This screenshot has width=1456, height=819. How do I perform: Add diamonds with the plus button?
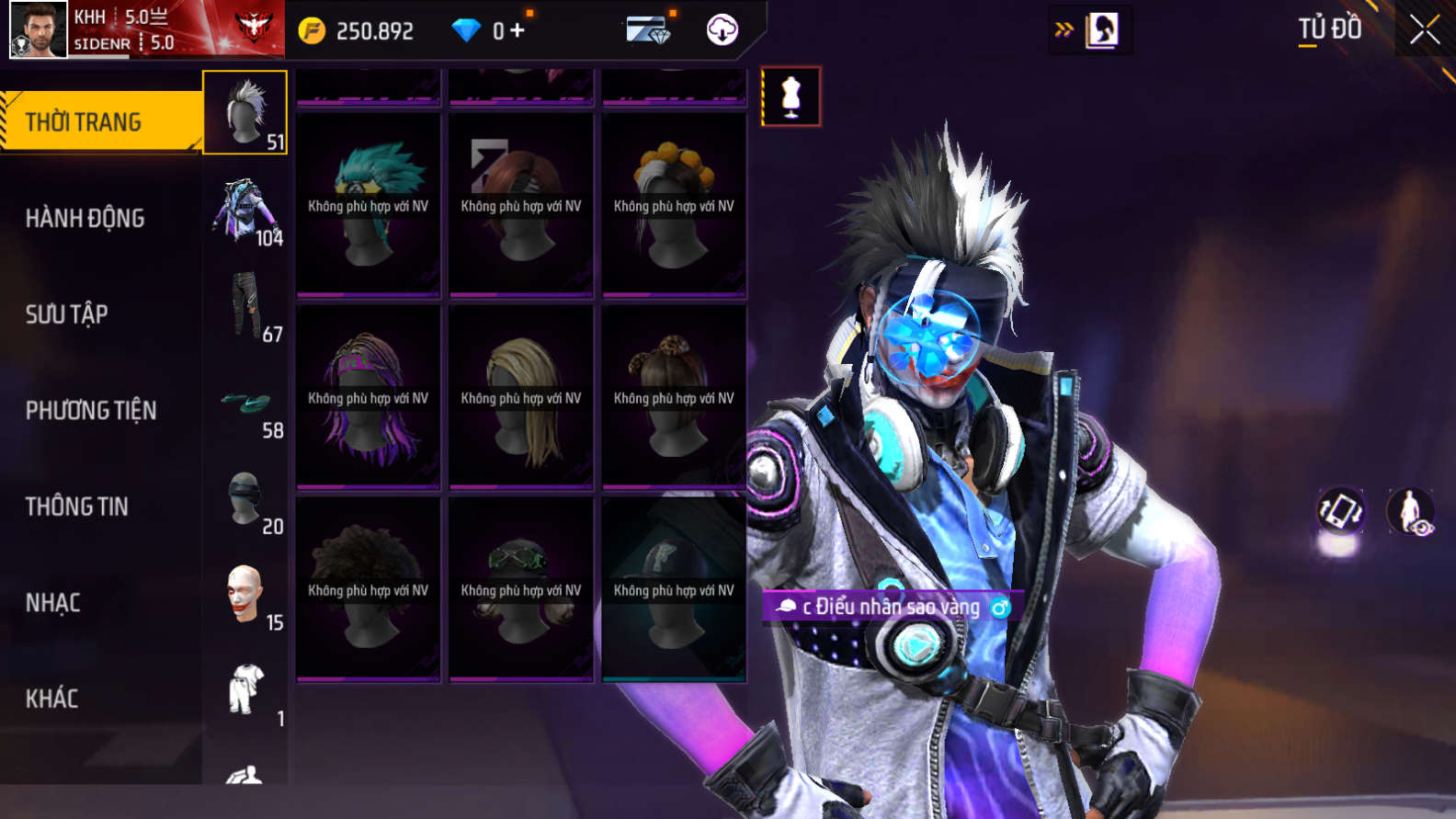518,30
